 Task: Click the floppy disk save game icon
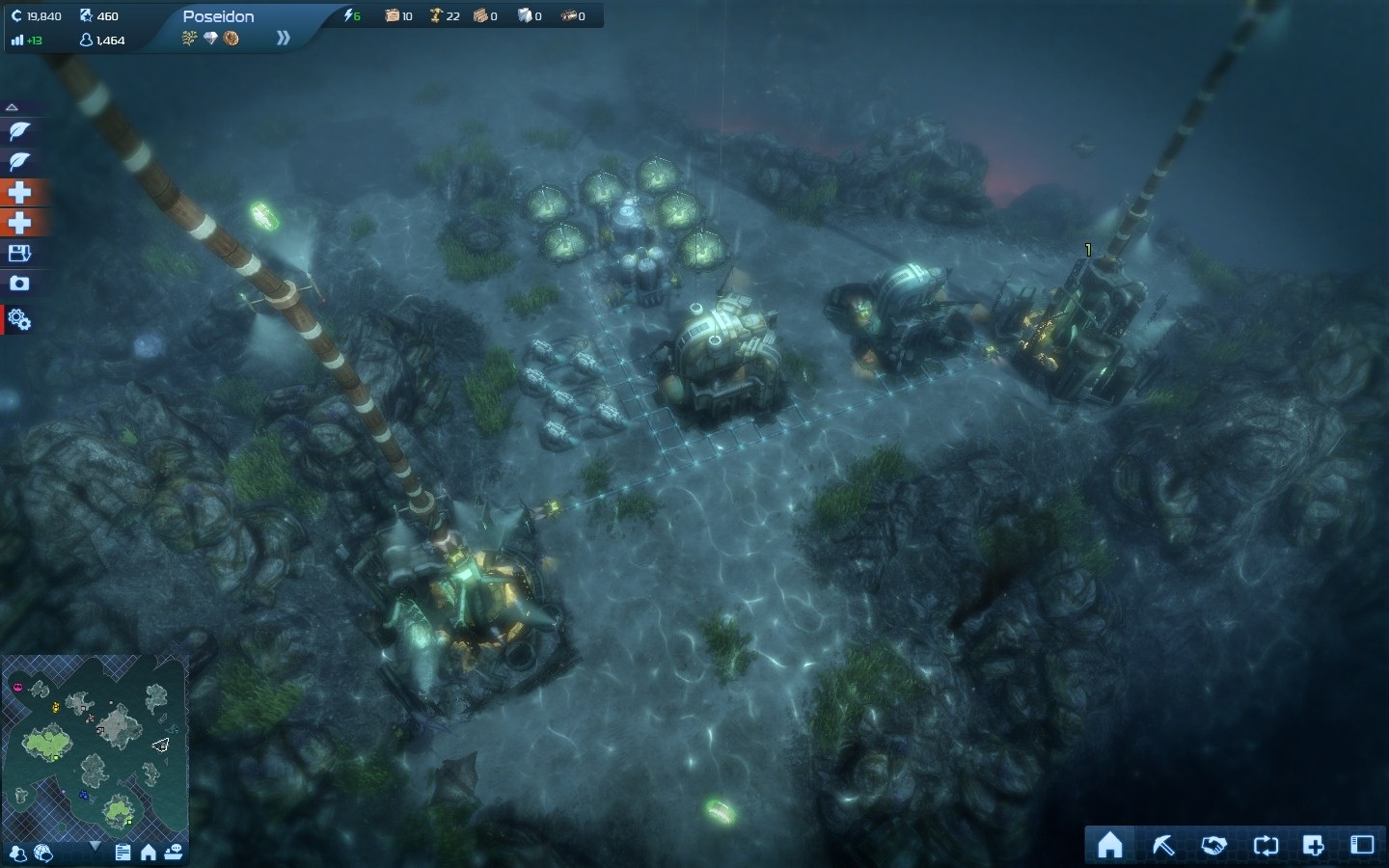[19, 254]
